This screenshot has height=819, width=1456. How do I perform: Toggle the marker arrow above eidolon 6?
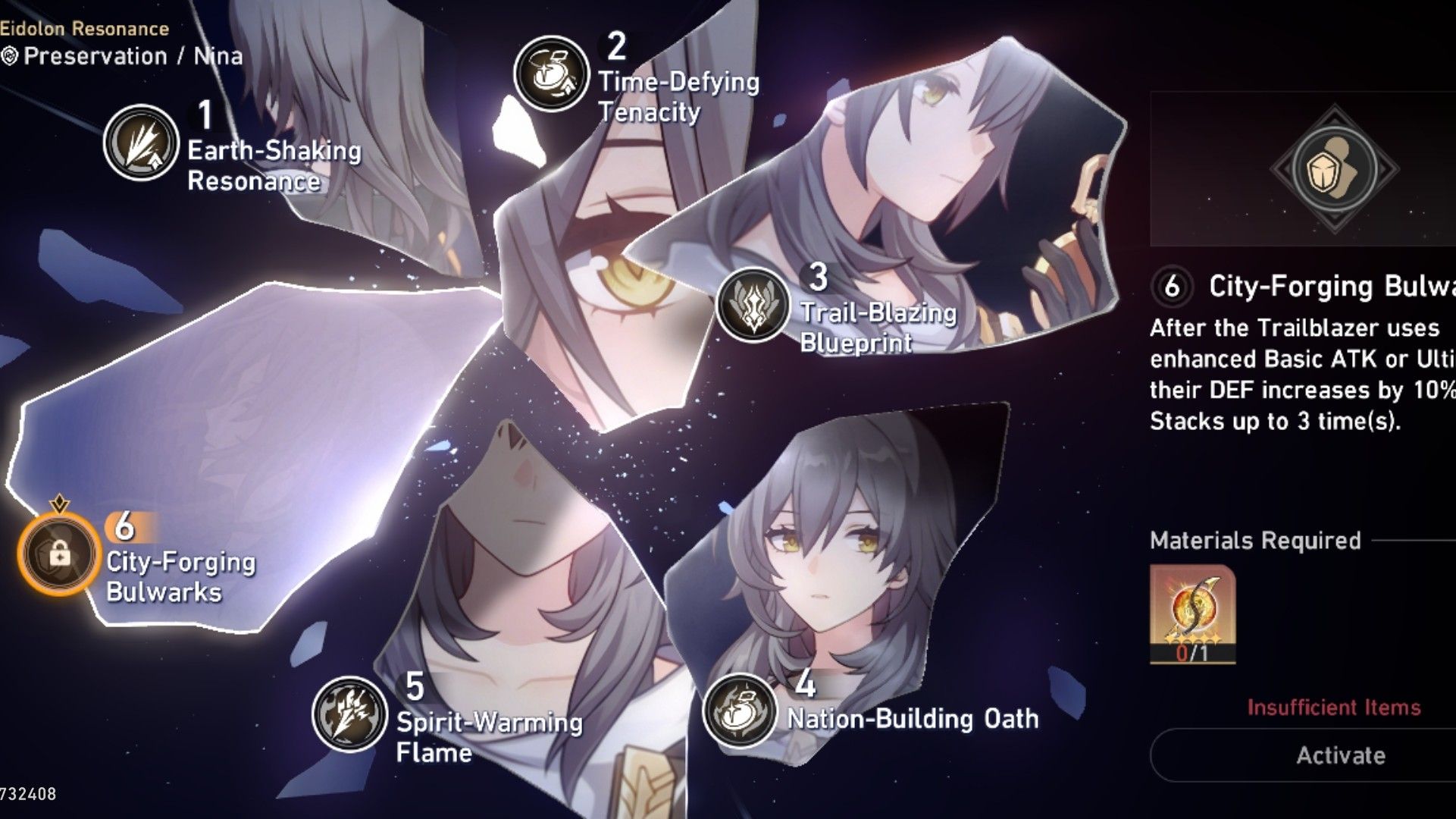click(59, 502)
